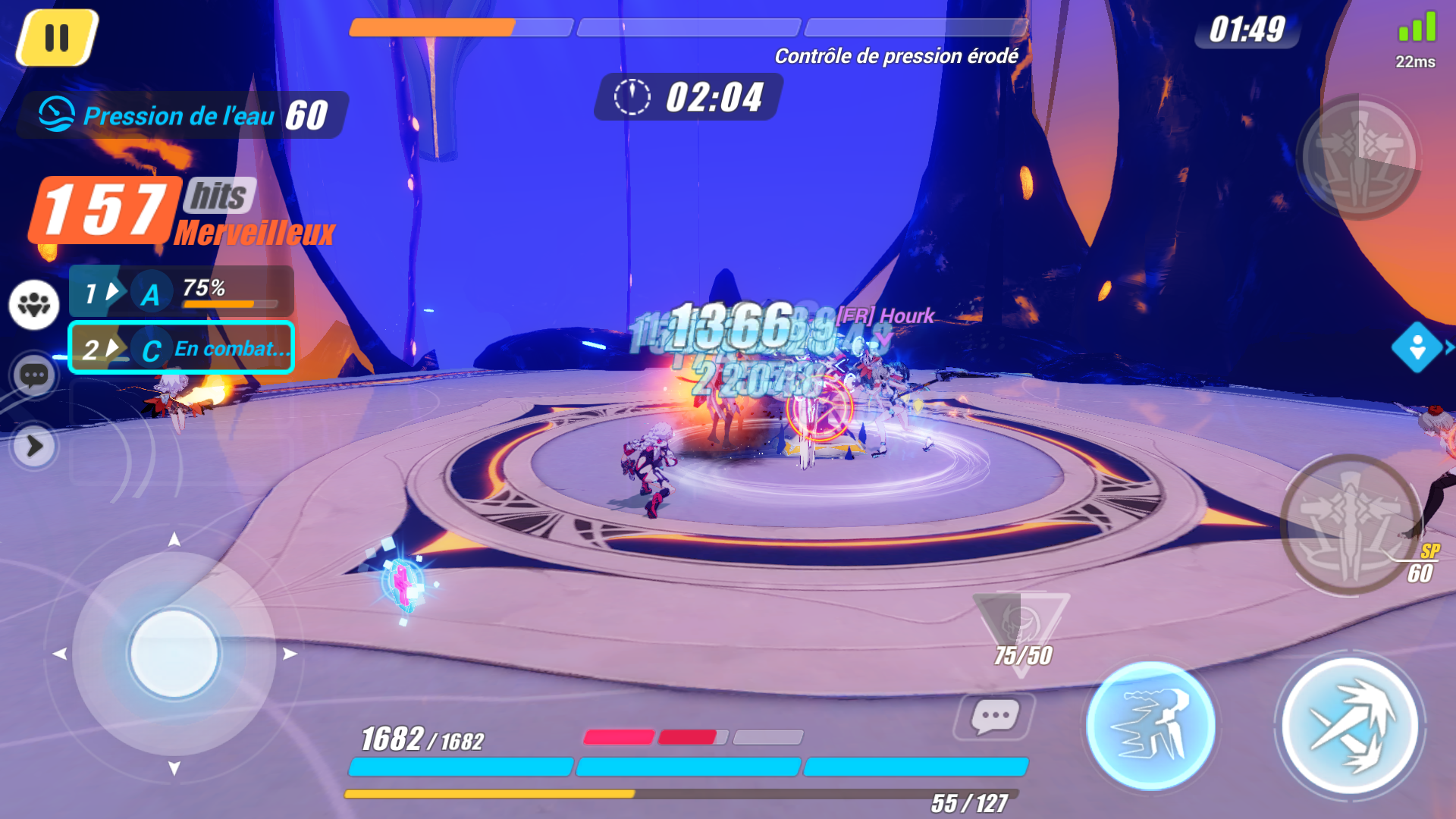
Task: Activate the evade dash button
Action: tap(1150, 726)
